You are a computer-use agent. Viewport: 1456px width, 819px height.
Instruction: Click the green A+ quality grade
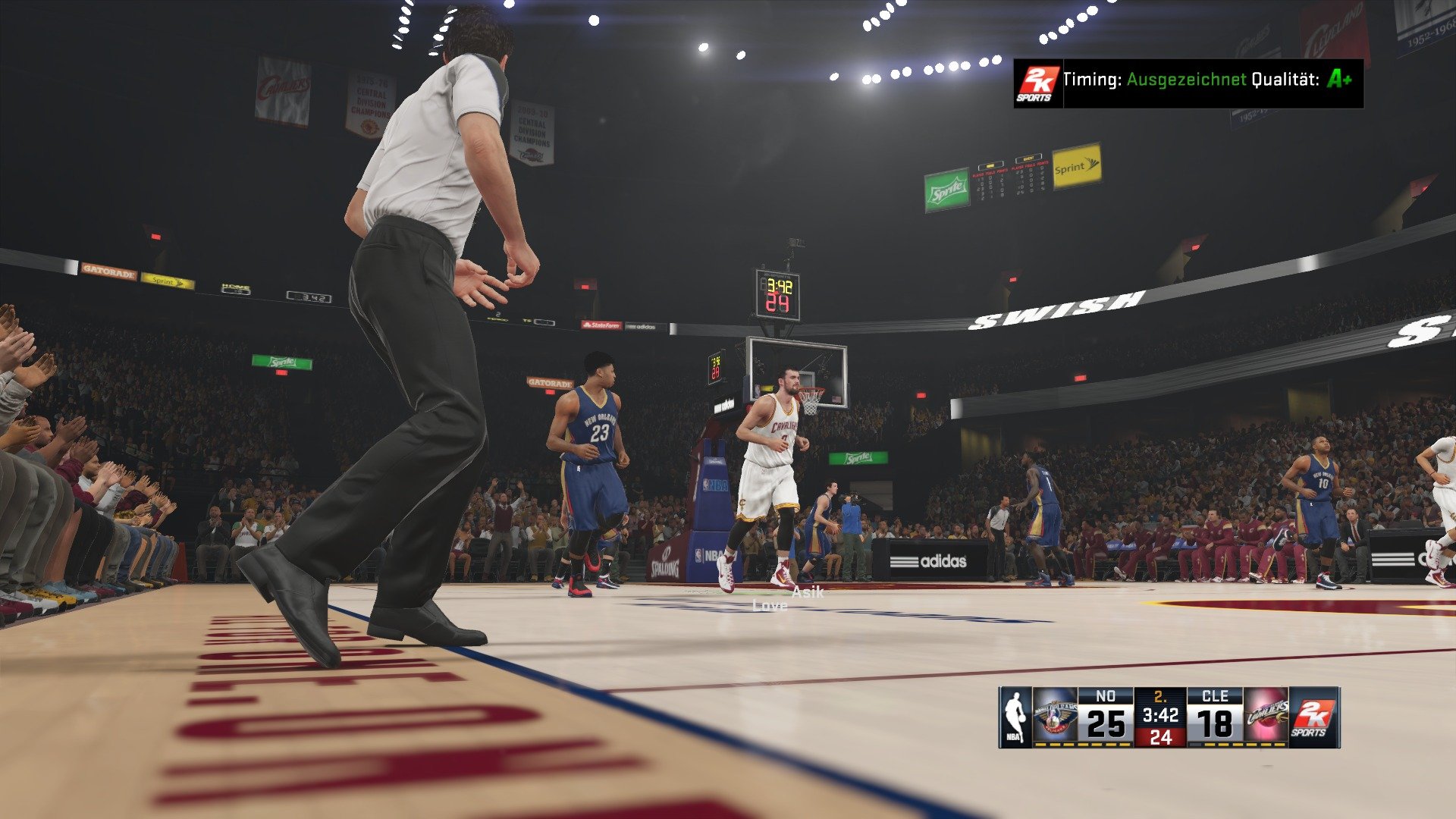click(x=1342, y=78)
